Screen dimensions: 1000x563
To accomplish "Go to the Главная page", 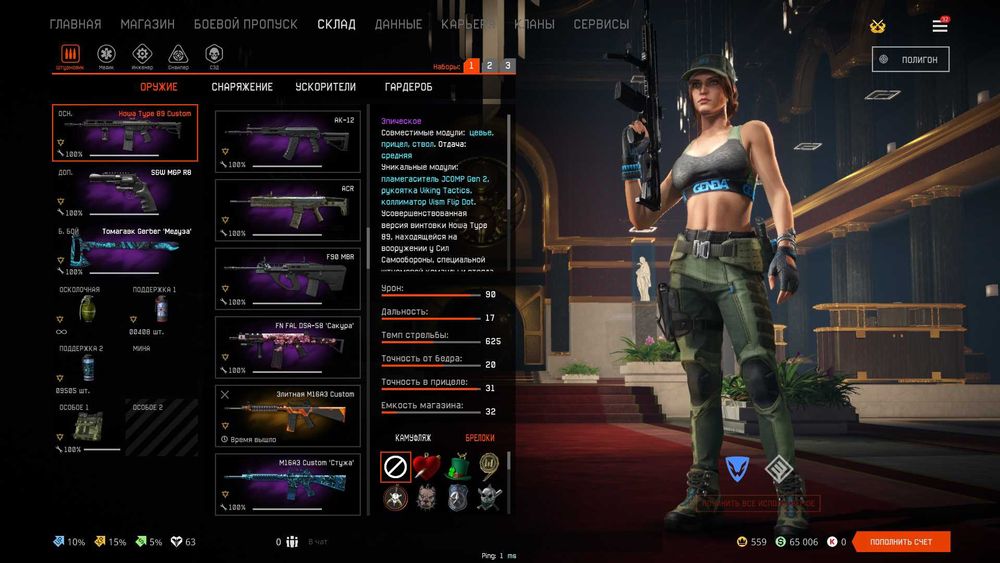I will pyautogui.click(x=75, y=24).
